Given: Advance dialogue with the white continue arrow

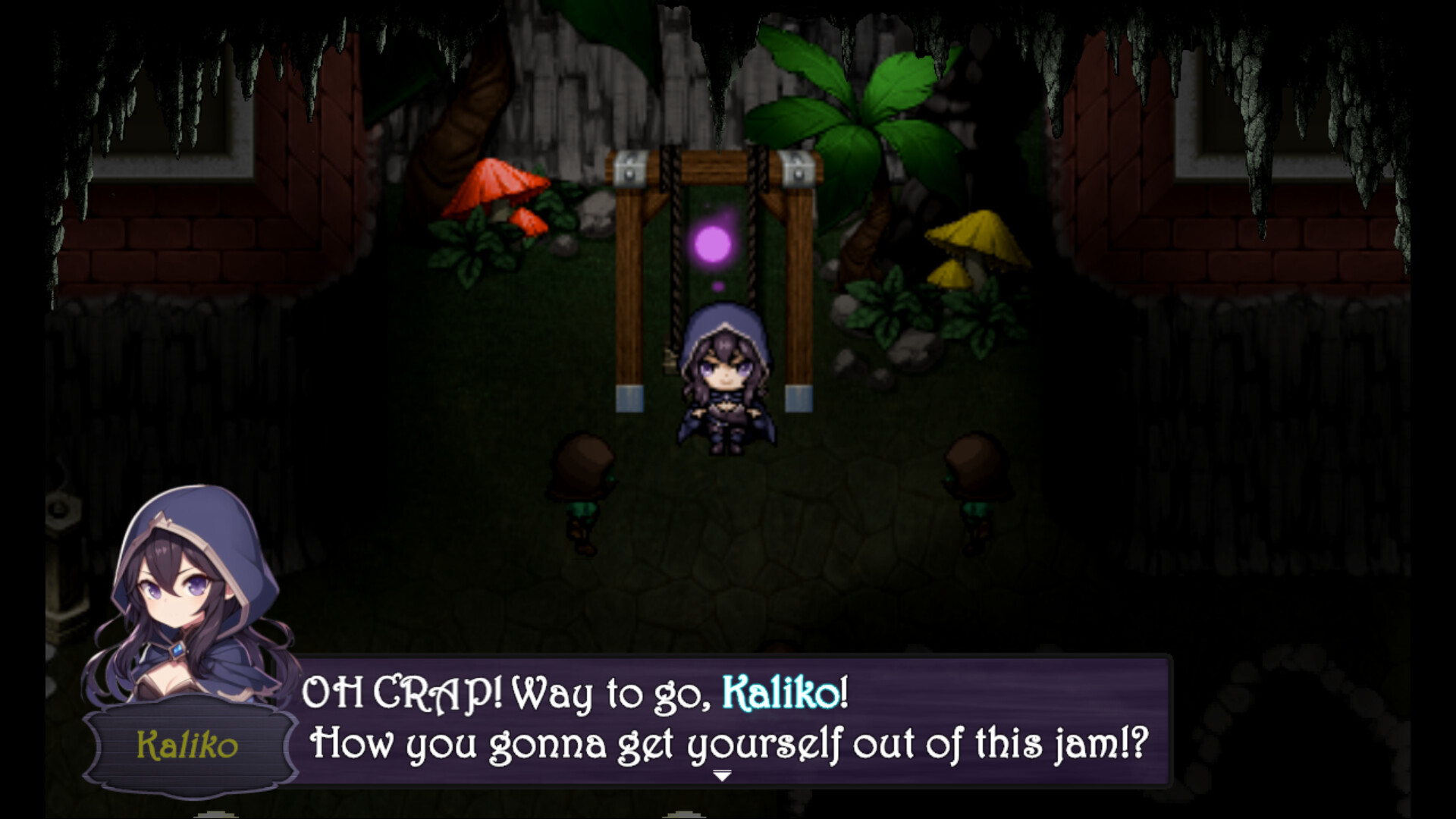Looking at the screenshot, I should tap(722, 776).
